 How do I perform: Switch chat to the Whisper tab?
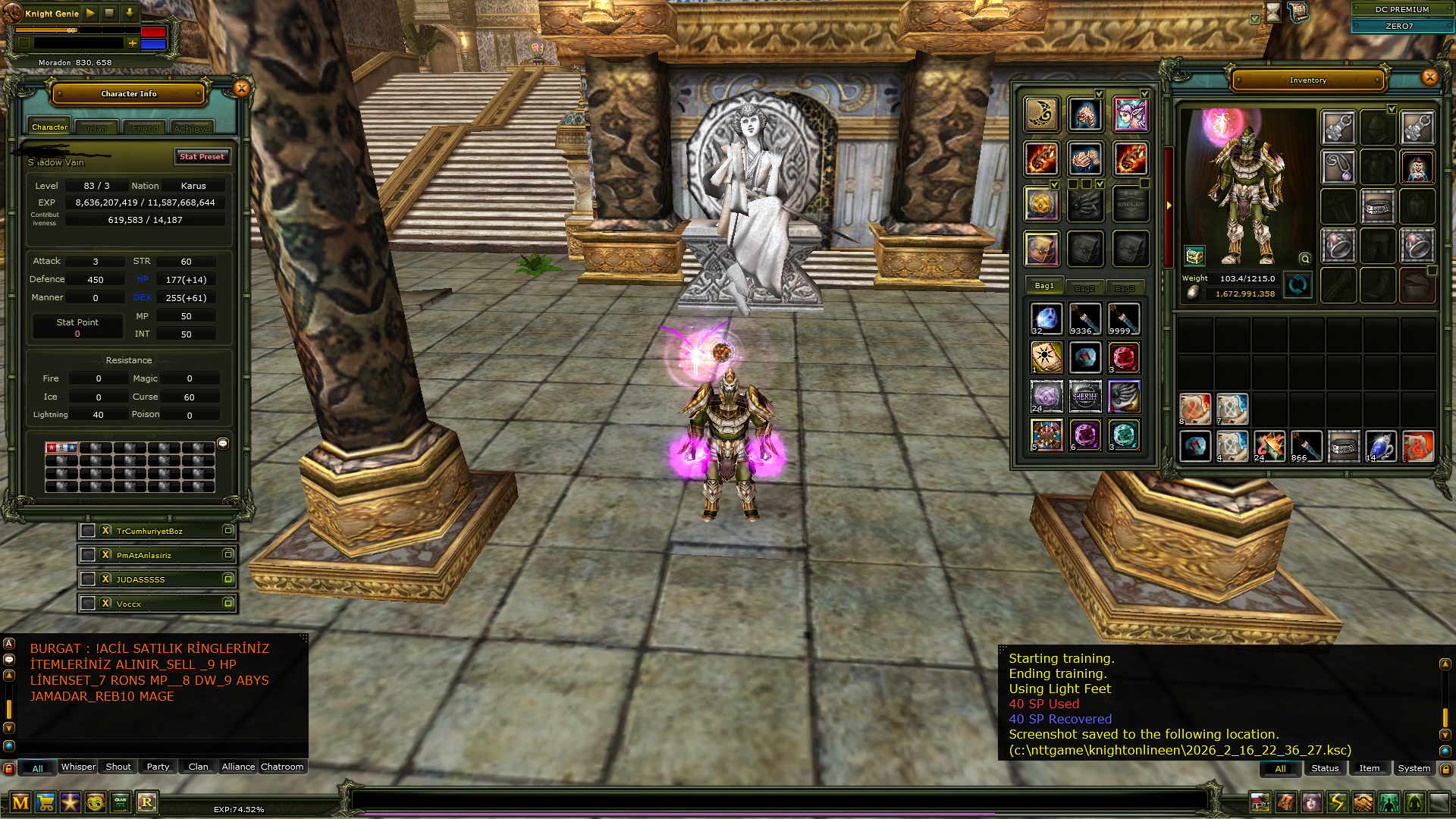(78, 767)
